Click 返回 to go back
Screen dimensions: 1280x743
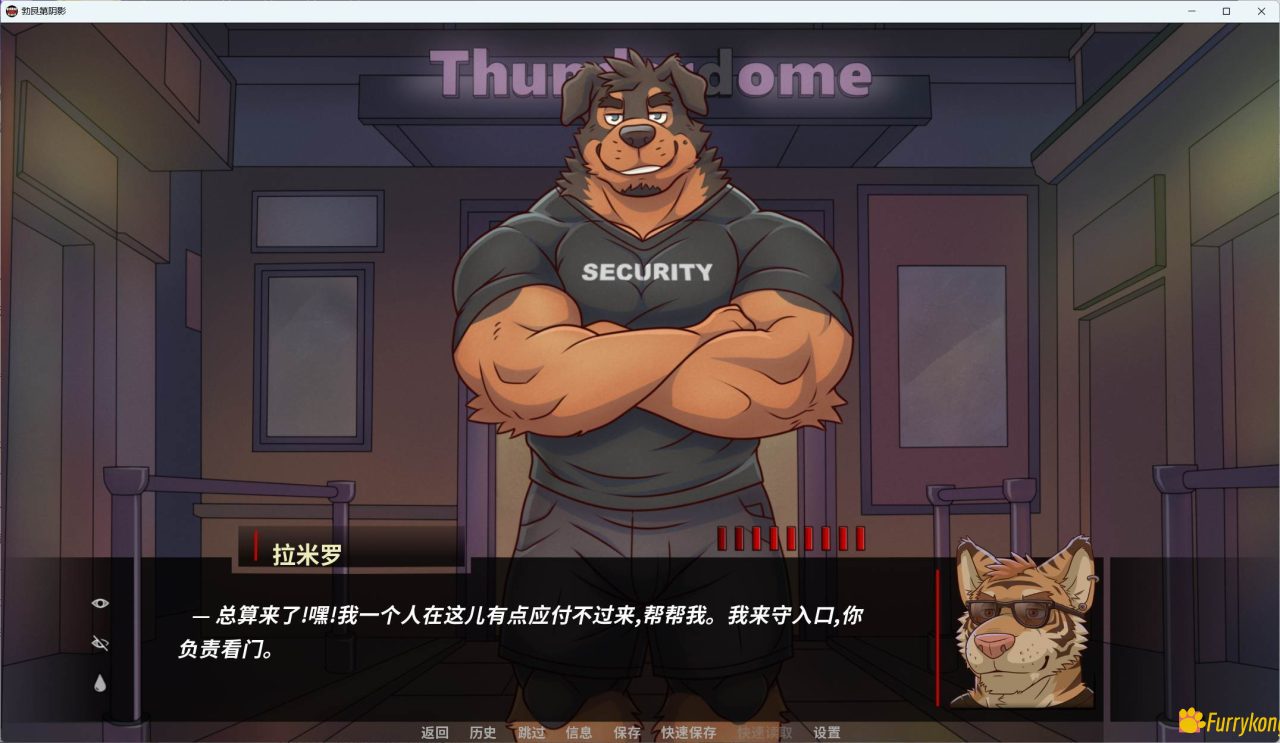[x=435, y=733]
